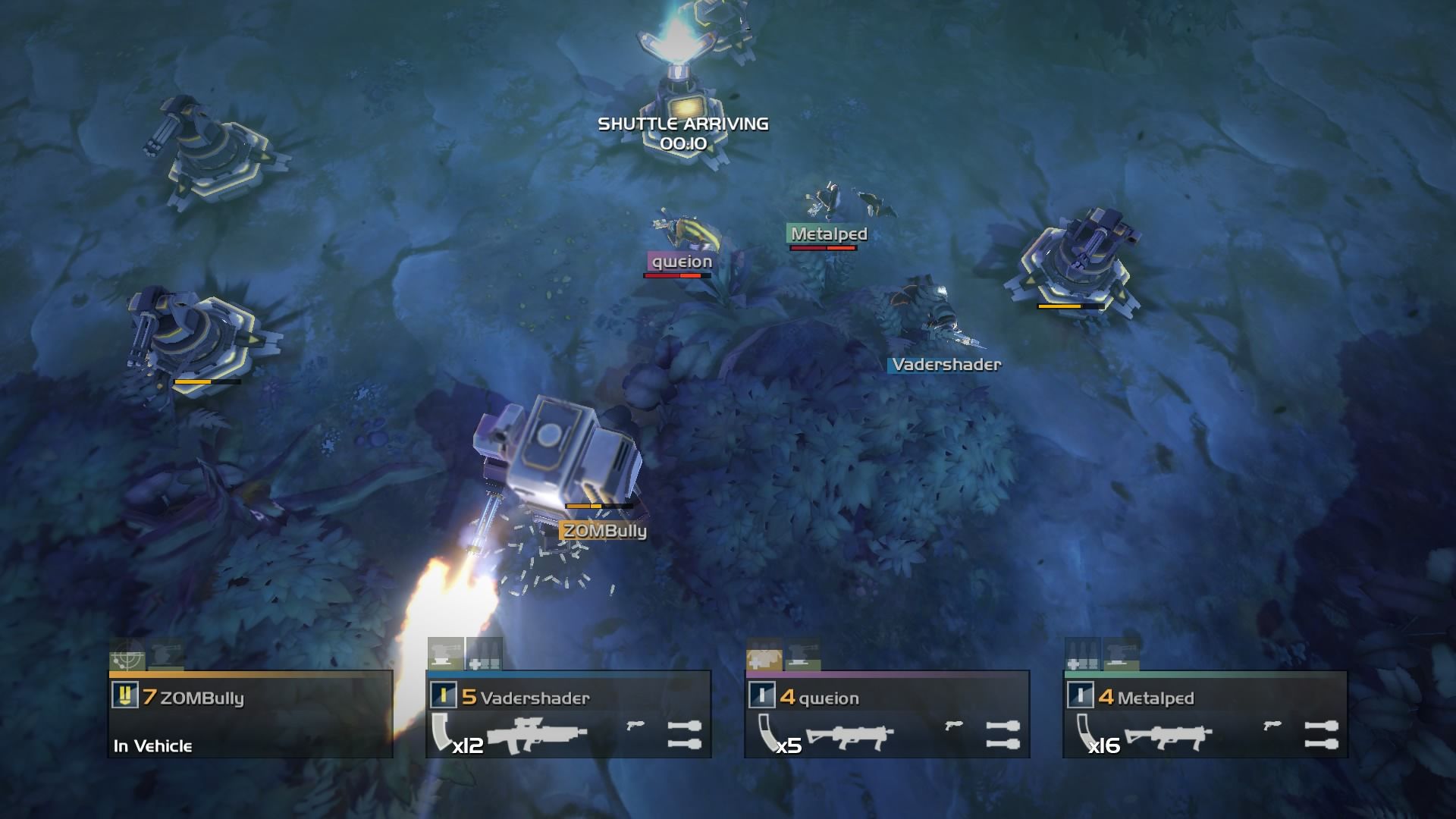Click Vadershader's resupply stratagem icon
Viewport: 1456px width, 819px height.
(x=484, y=654)
